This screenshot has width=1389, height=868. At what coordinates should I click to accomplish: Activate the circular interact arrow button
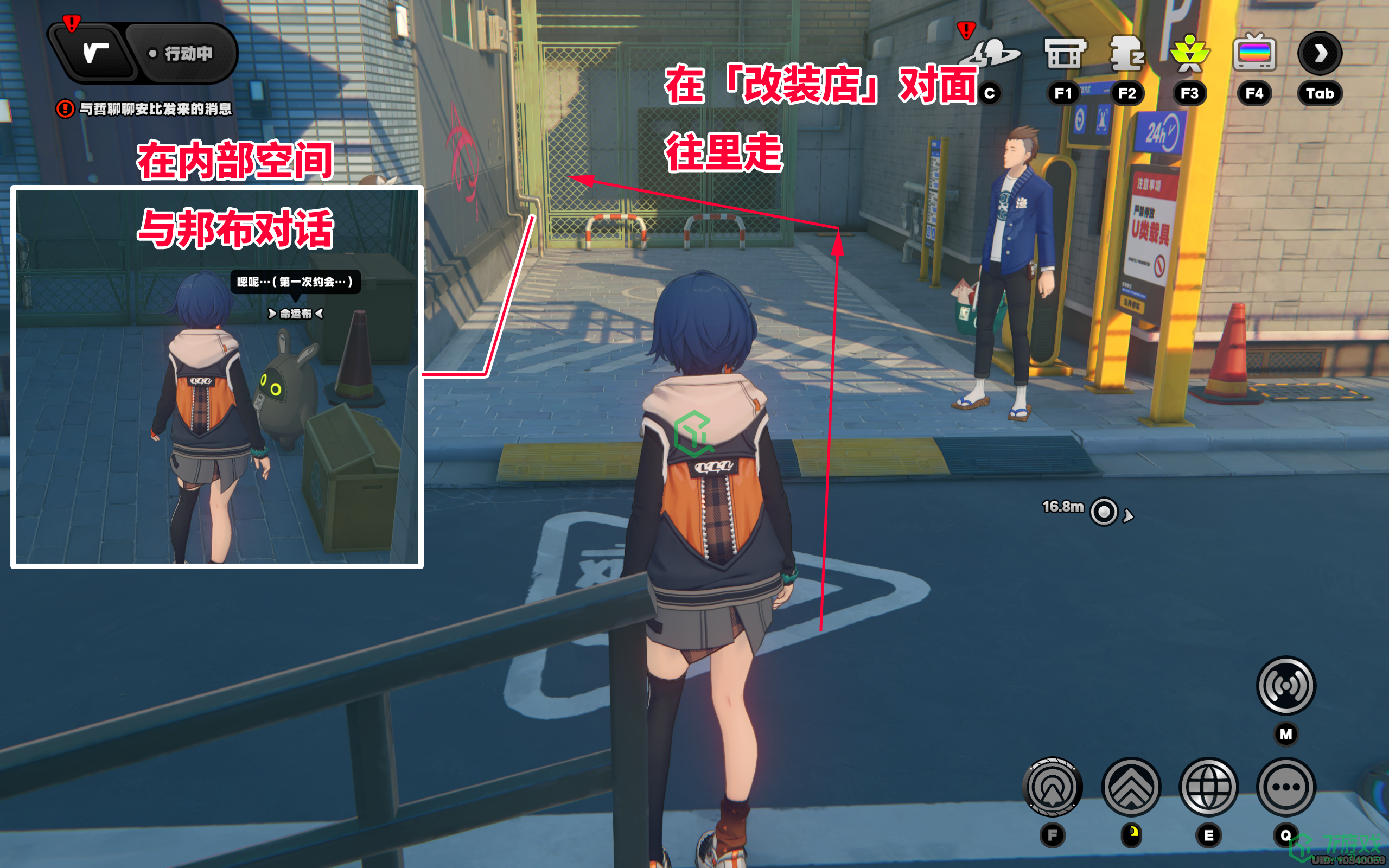(x=1052, y=787)
